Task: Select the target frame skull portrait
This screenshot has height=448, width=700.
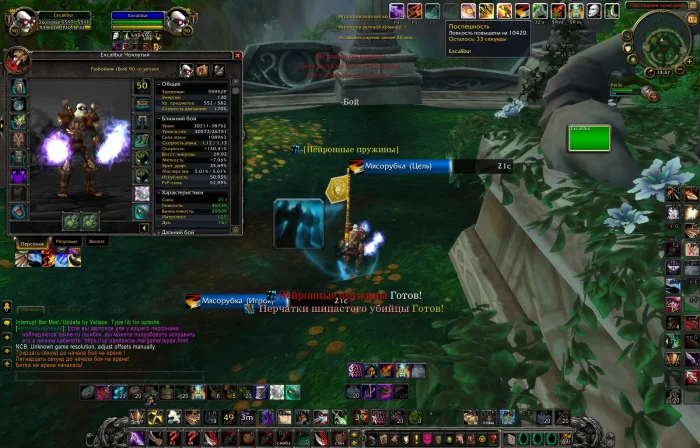Action: [x=180, y=22]
